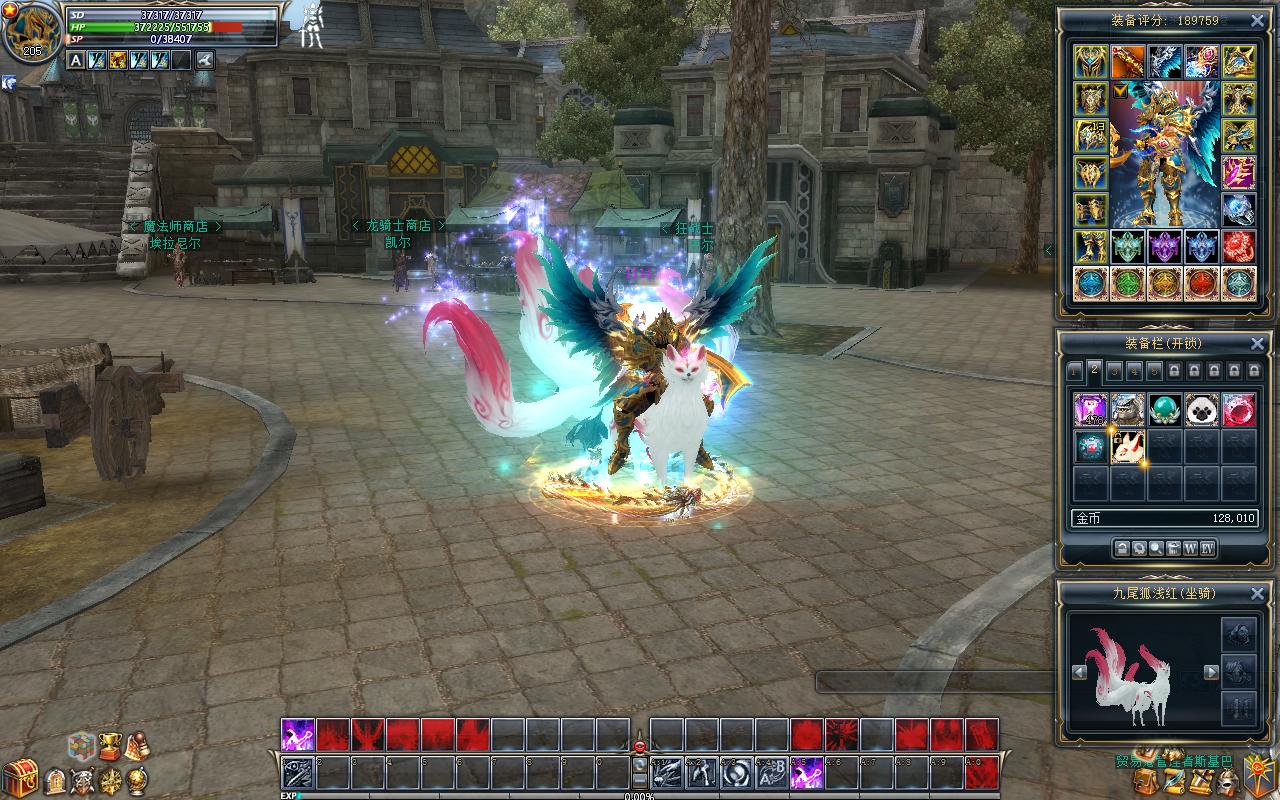Pick the teal orb item in inventory
The image size is (1280, 800).
pos(1164,409)
